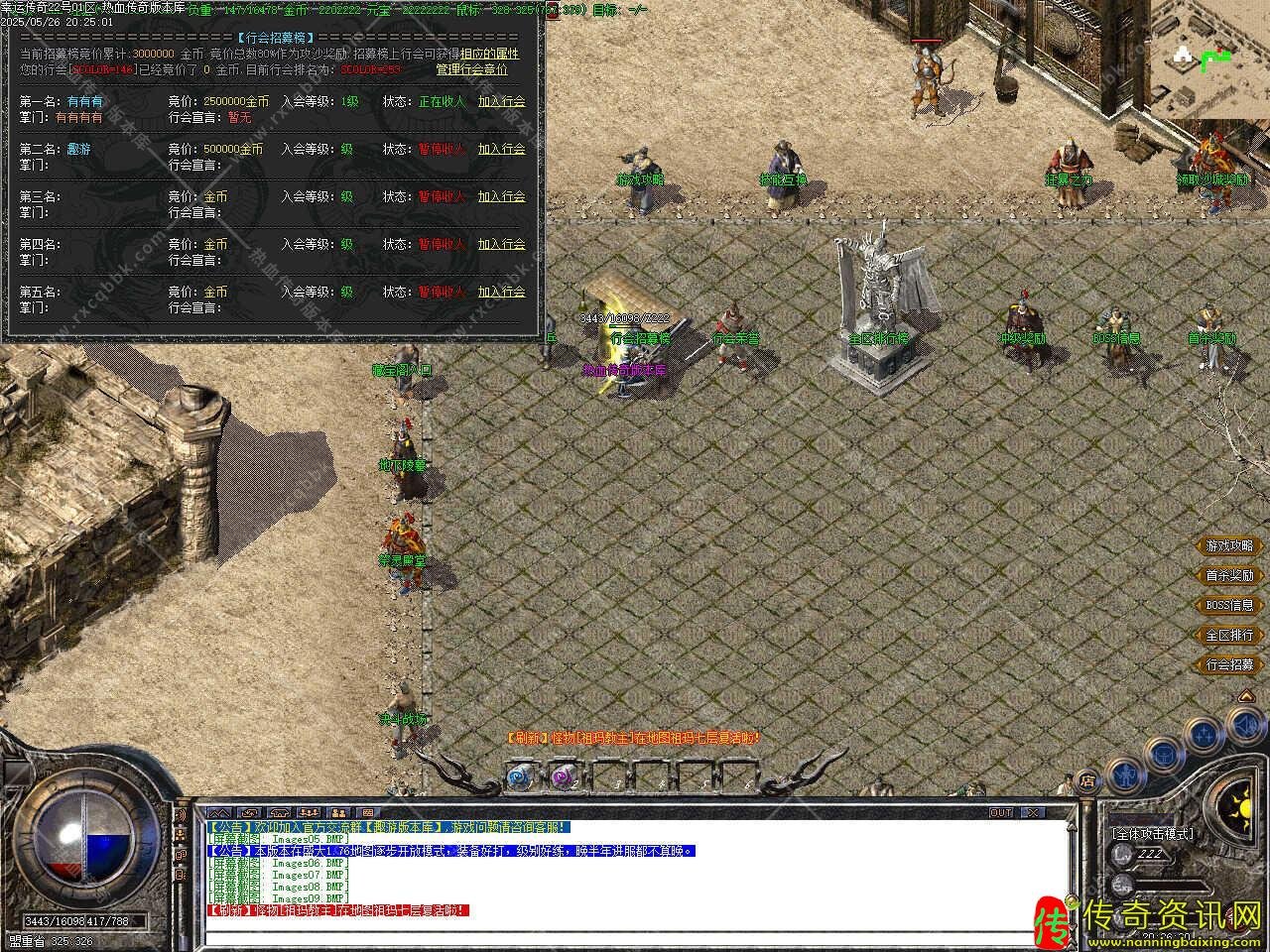Click the 相应的属性 attributes link
Screen dimensions: 1270x952
[489, 54]
